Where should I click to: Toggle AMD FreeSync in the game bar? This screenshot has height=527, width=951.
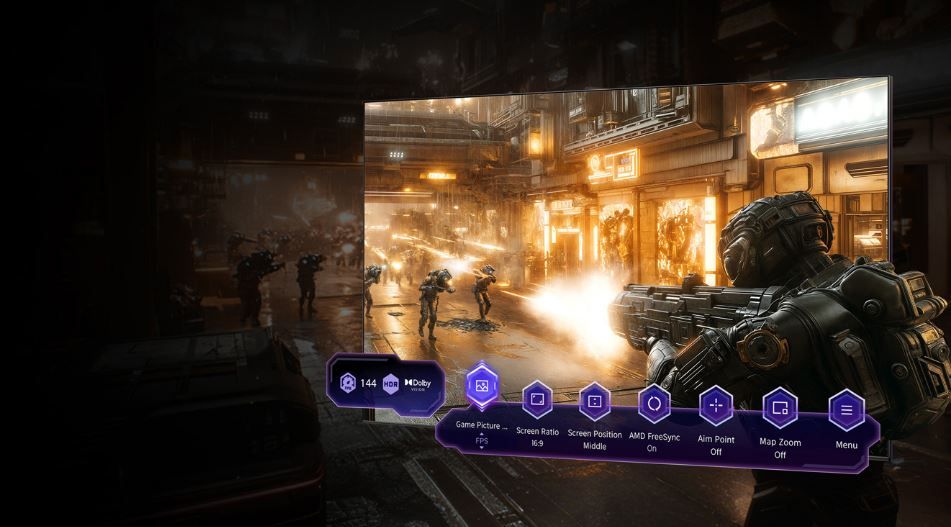[654, 403]
